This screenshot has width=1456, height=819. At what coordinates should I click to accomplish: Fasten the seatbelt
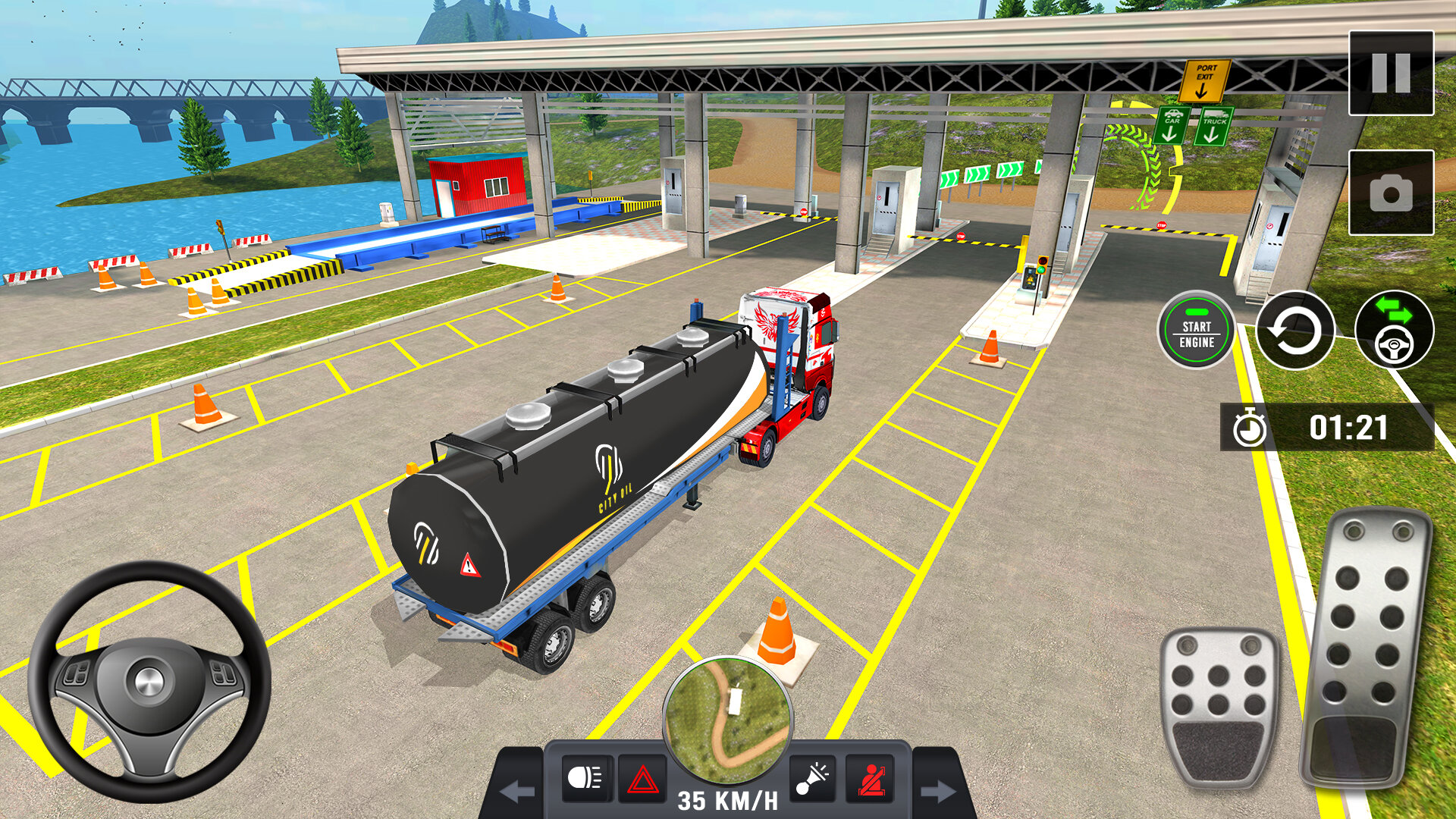(870, 779)
